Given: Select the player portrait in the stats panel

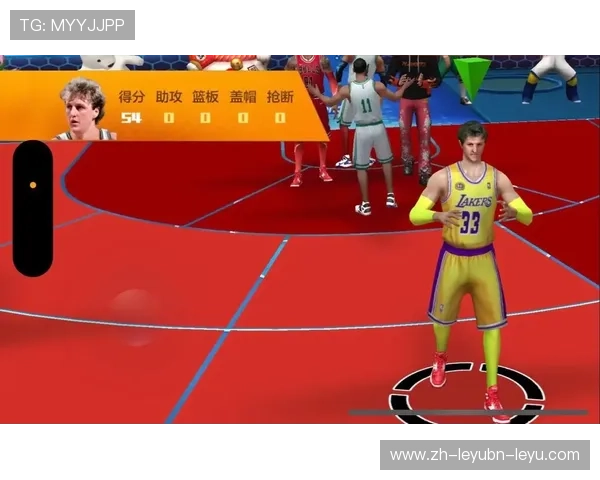Looking at the screenshot, I should pos(84,107).
